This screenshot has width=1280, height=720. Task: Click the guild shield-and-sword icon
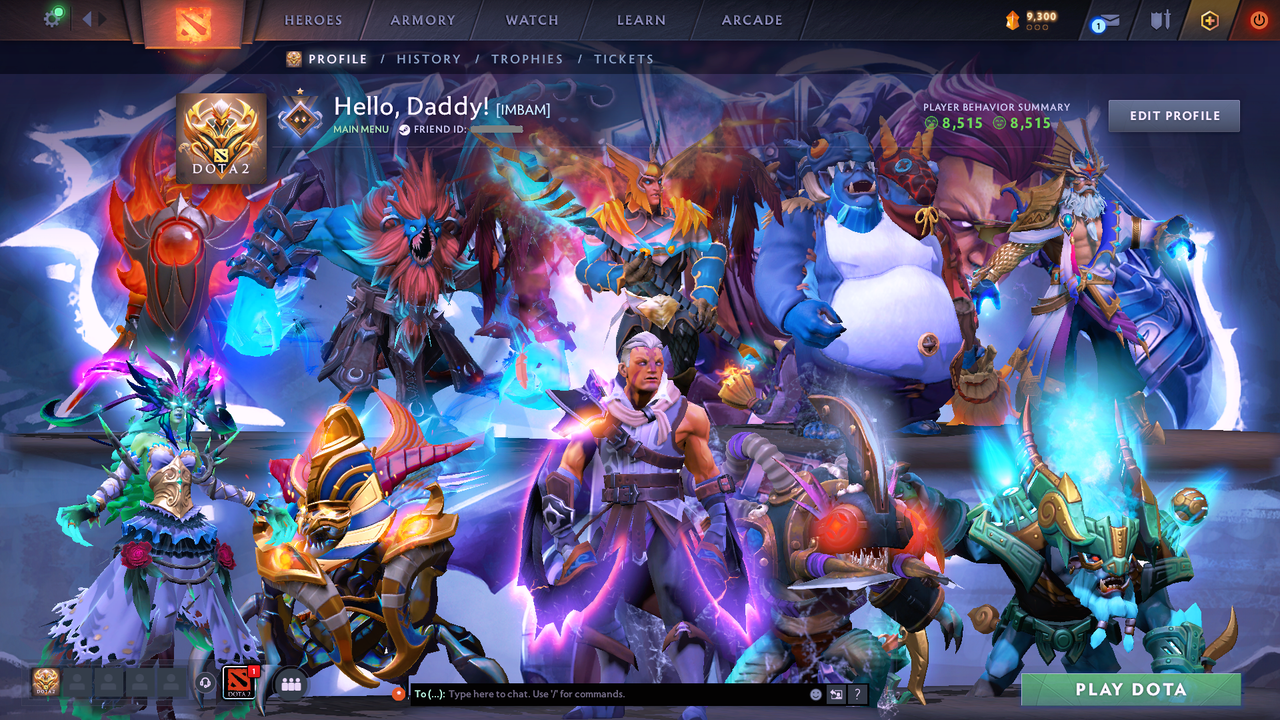1162,21
